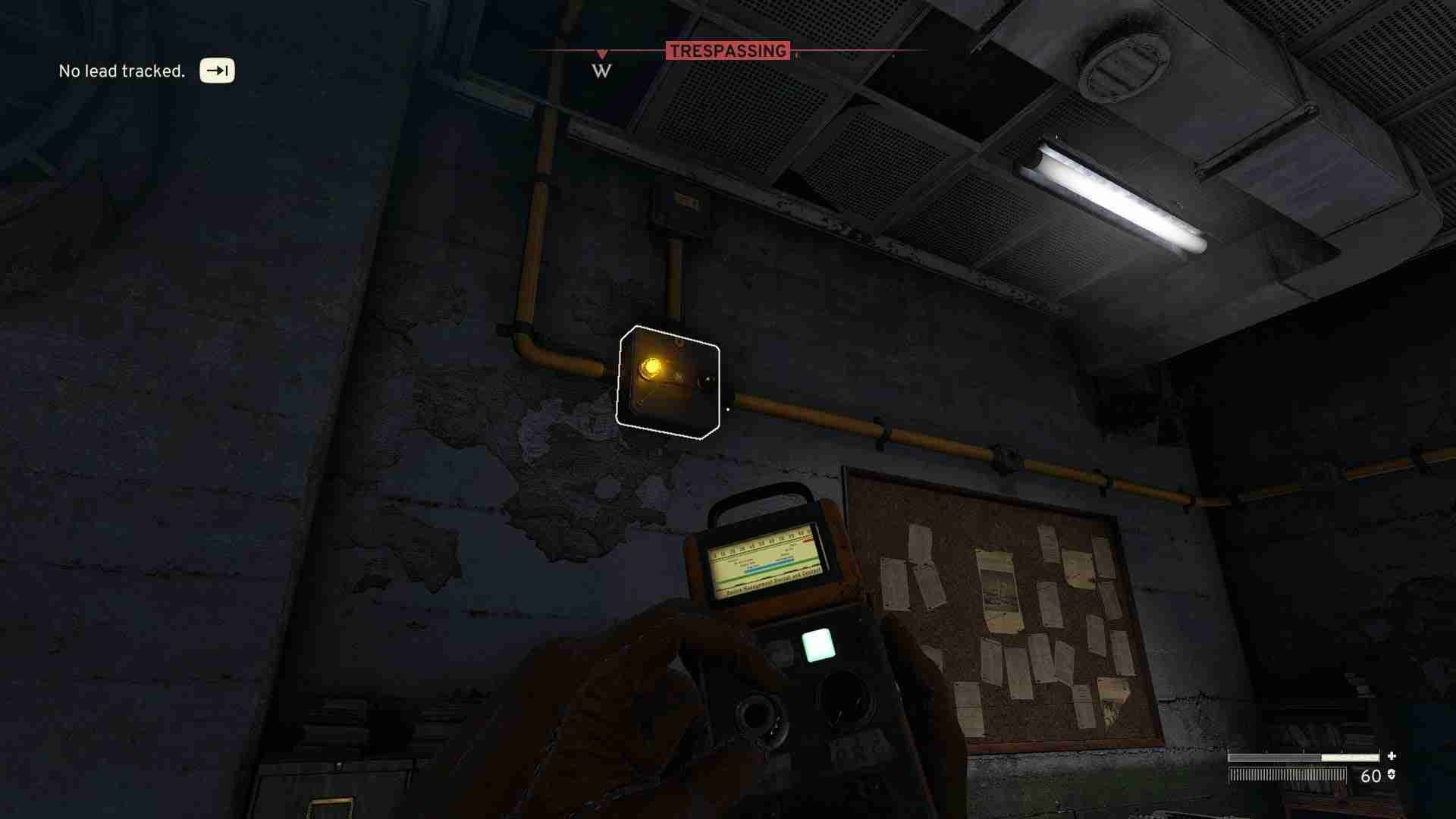
Task: Click the No lead tracked label
Action: pos(121,71)
